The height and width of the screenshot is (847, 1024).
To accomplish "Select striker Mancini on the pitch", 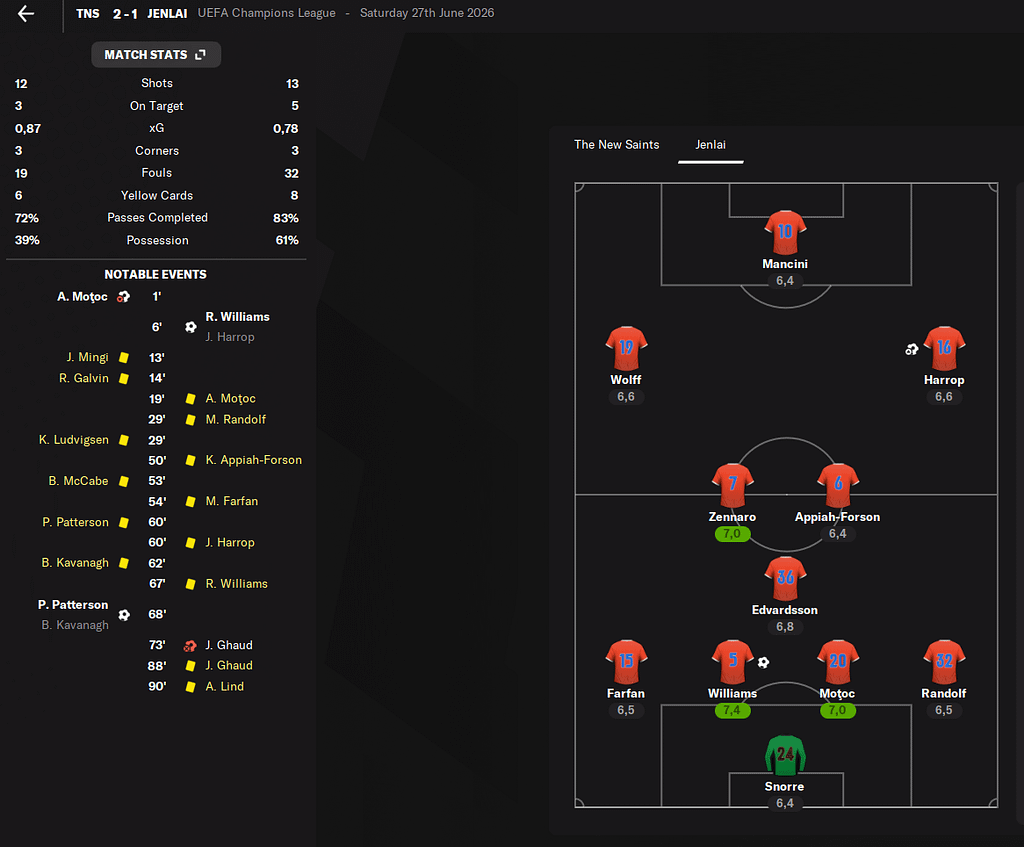I will coord(785,233).
